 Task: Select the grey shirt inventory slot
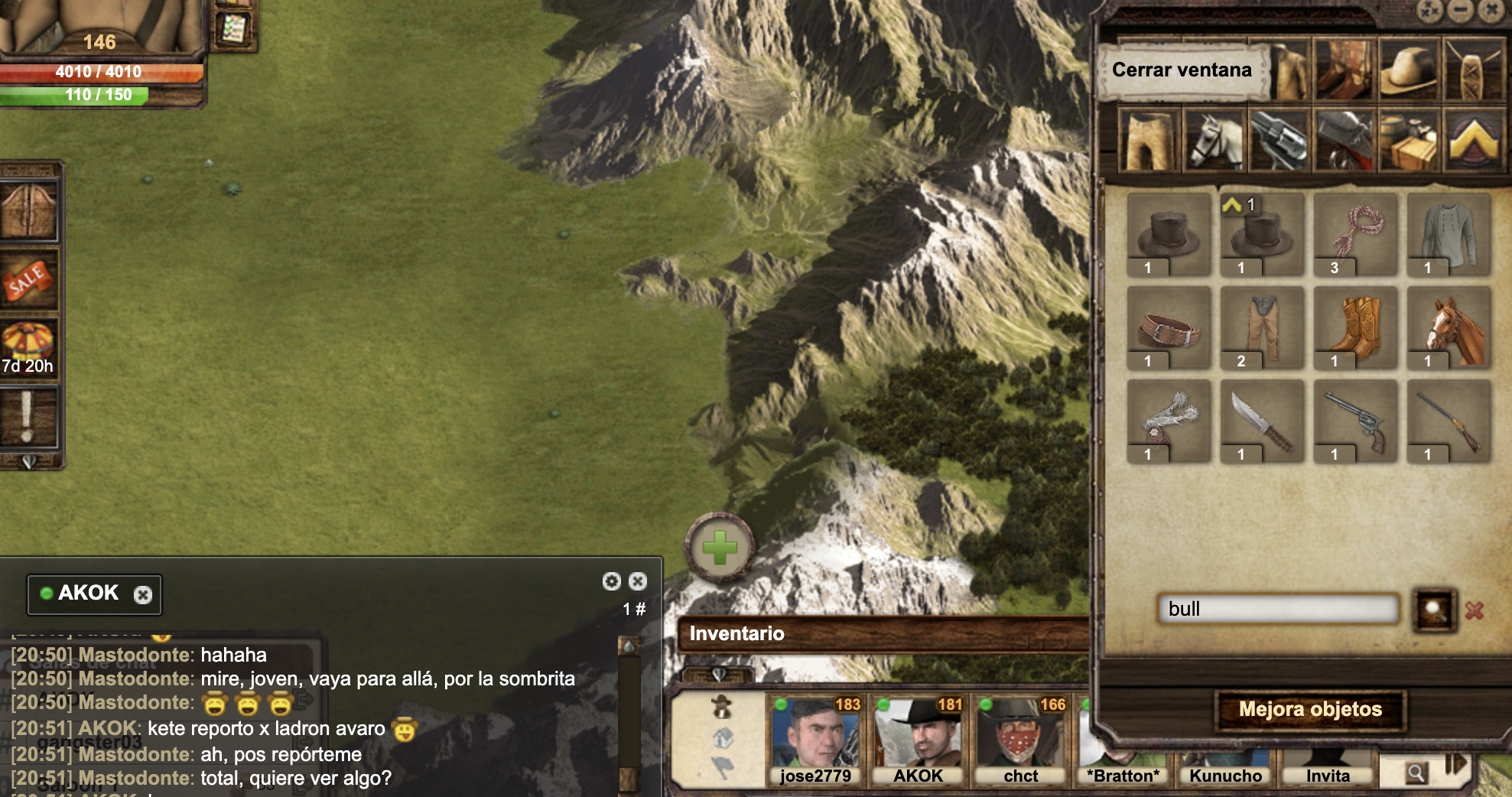pyautogui.click(x=1449, y=234)
